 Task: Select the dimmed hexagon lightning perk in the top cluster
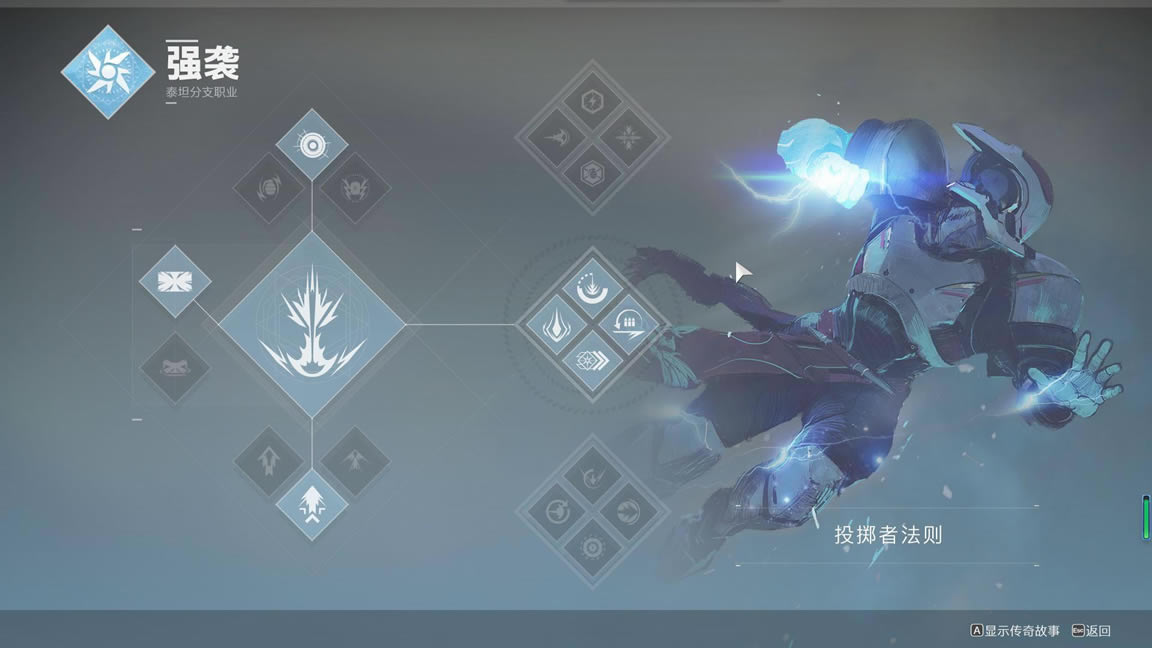592,101
